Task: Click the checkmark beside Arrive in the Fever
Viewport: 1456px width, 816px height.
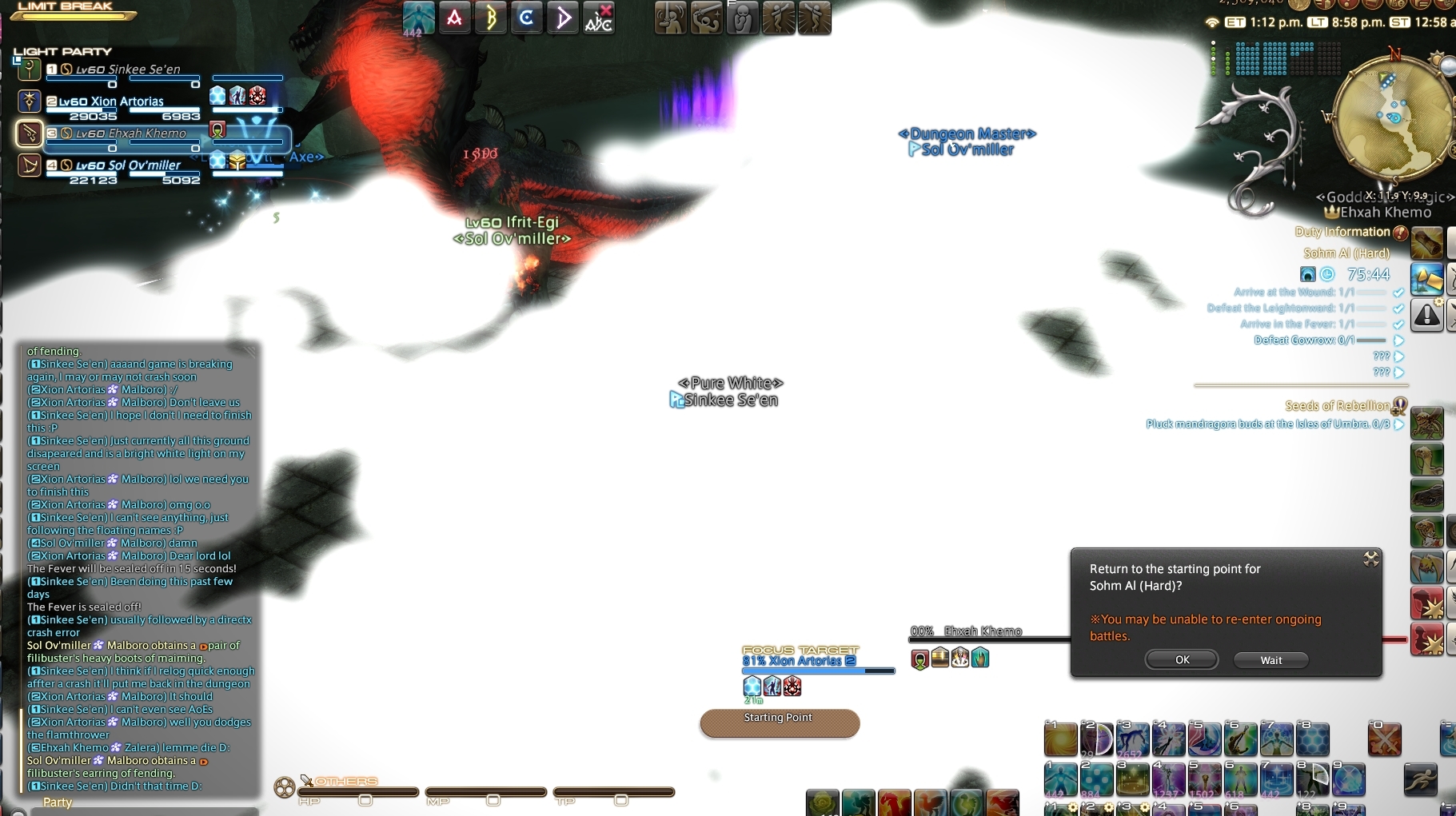Action: 1398,324
